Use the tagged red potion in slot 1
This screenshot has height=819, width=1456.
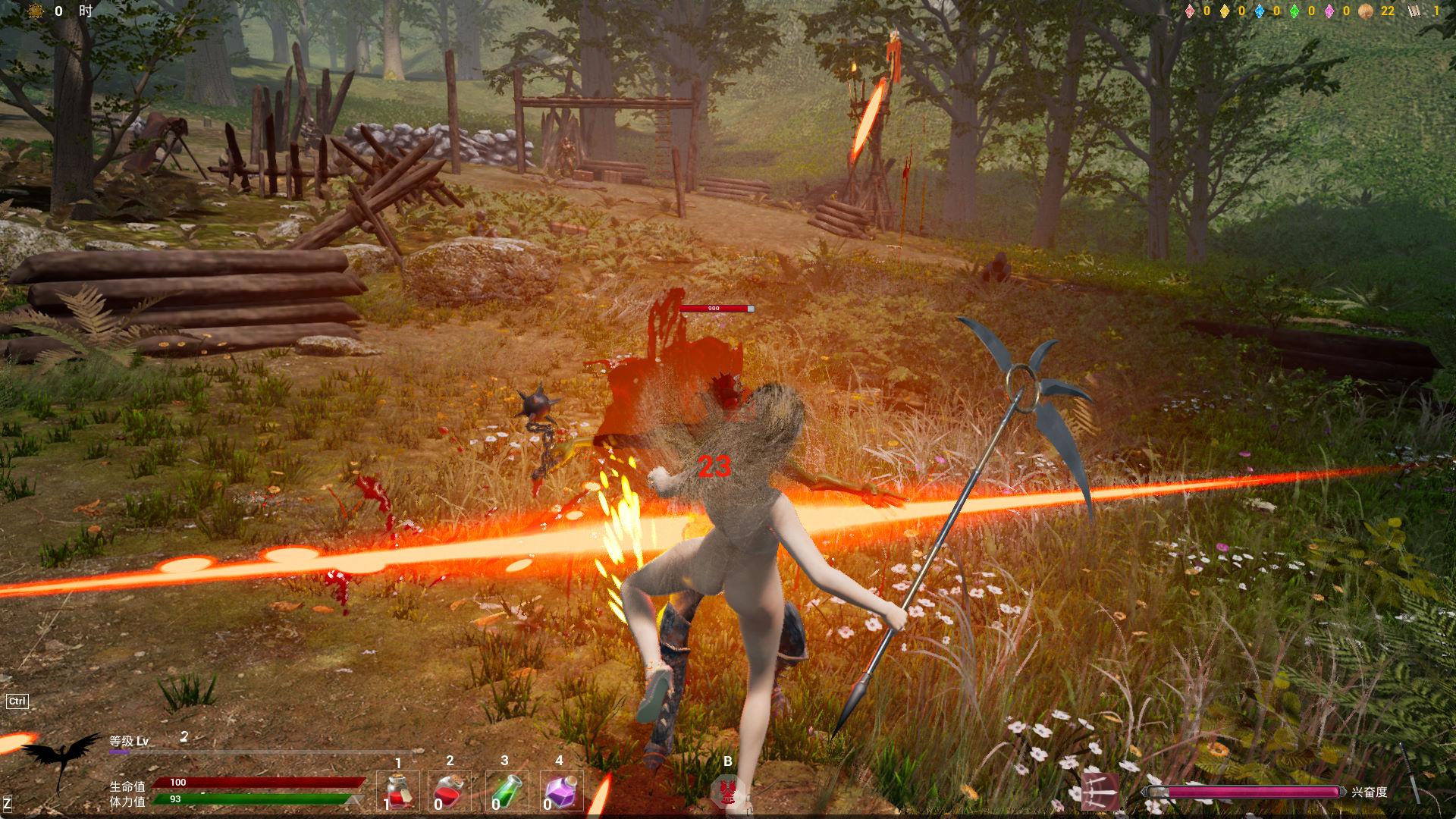(x=399, y=791)
